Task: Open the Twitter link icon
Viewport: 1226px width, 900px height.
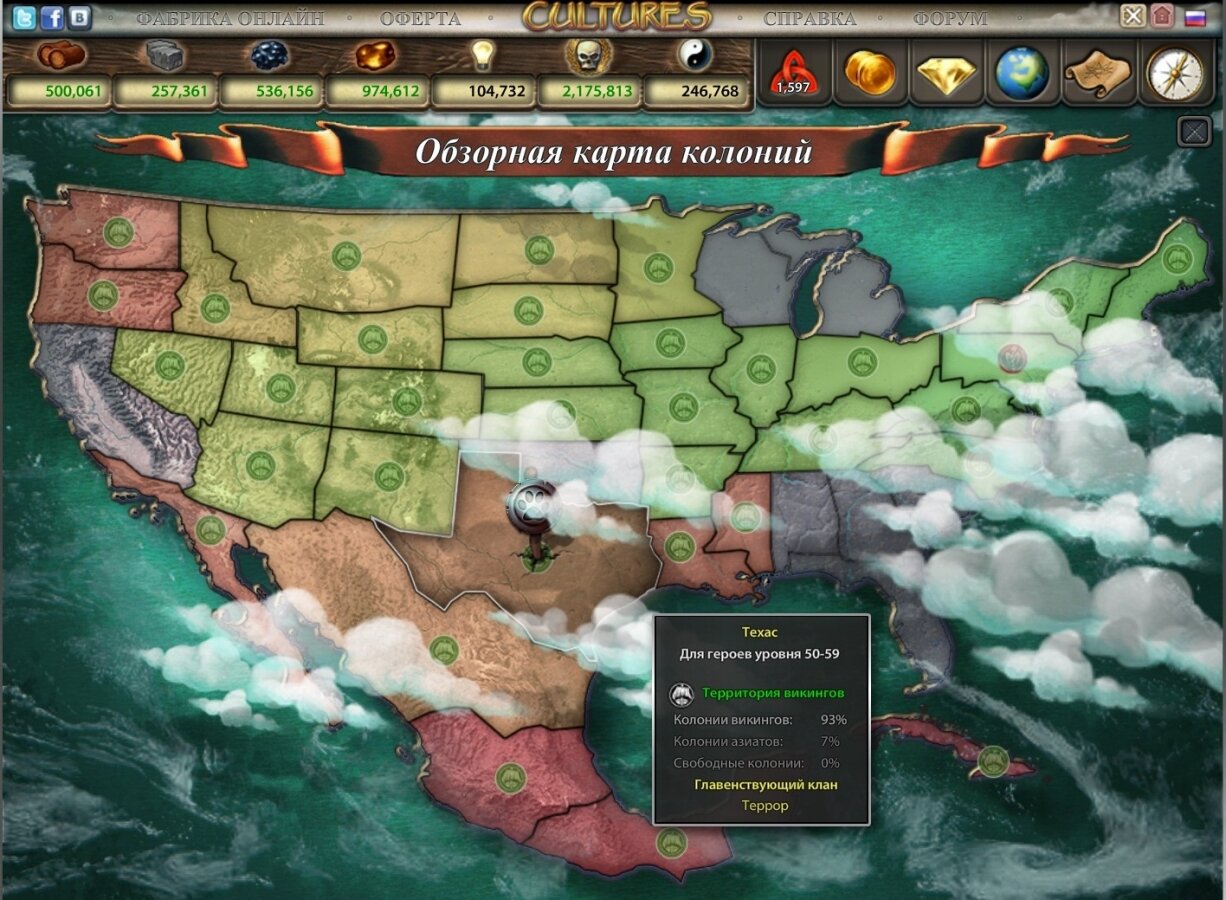Action: click(x=23, y=17)
